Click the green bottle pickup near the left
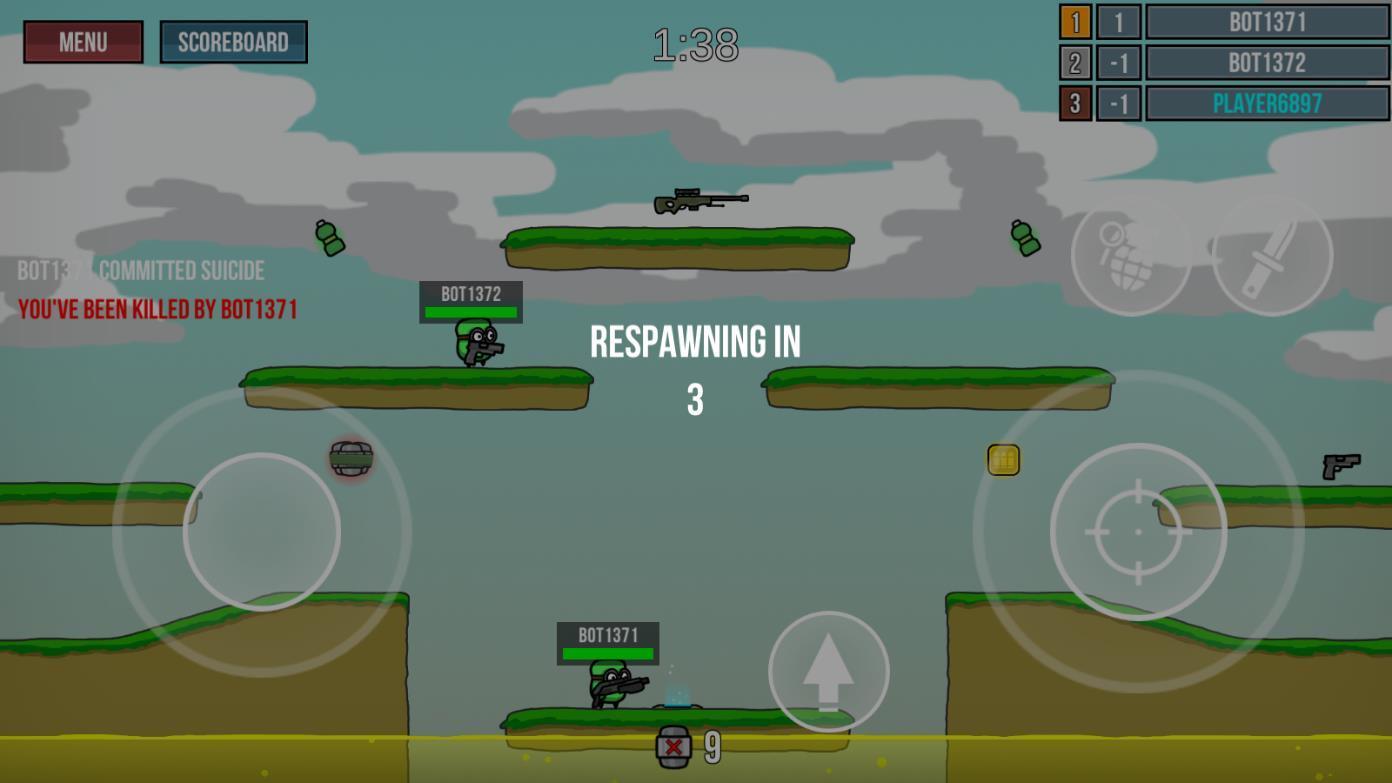 [x=330, y=240]
